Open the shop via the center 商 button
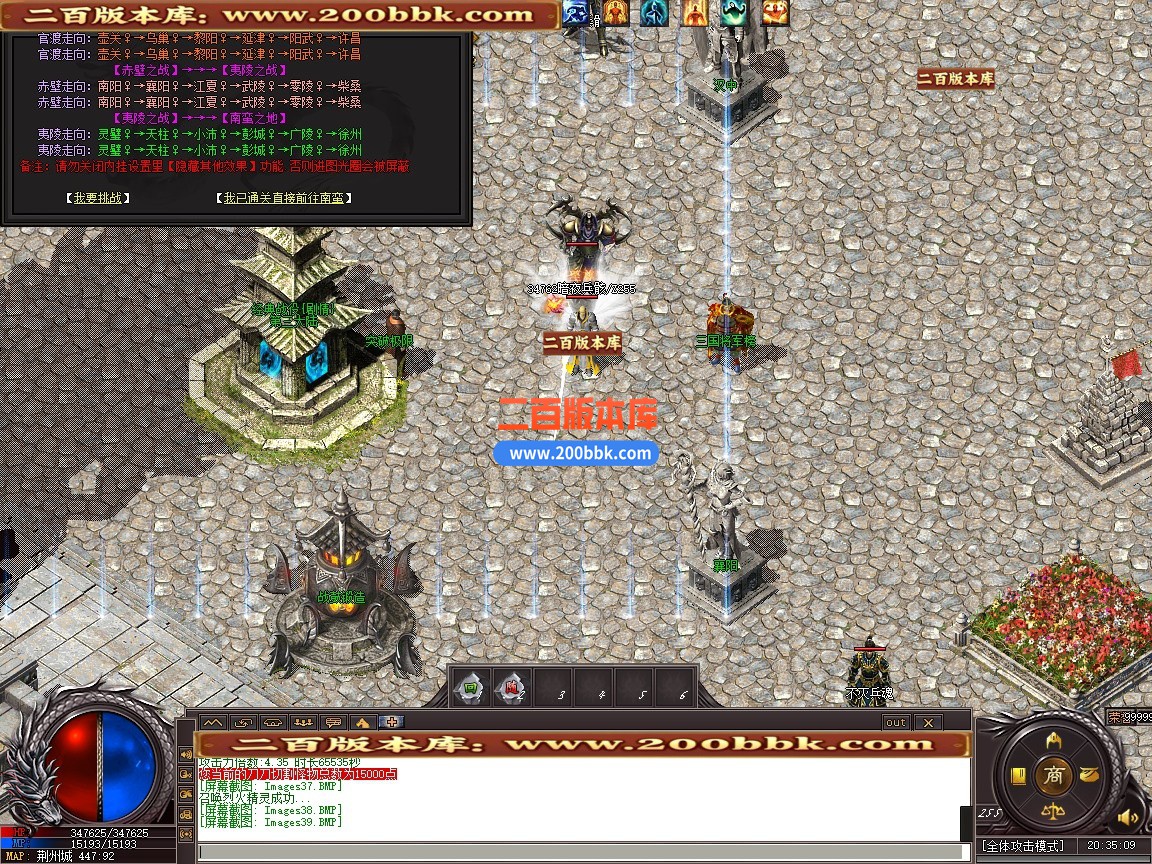This screenshot has height=864, width=1152. coord(1052,774)
